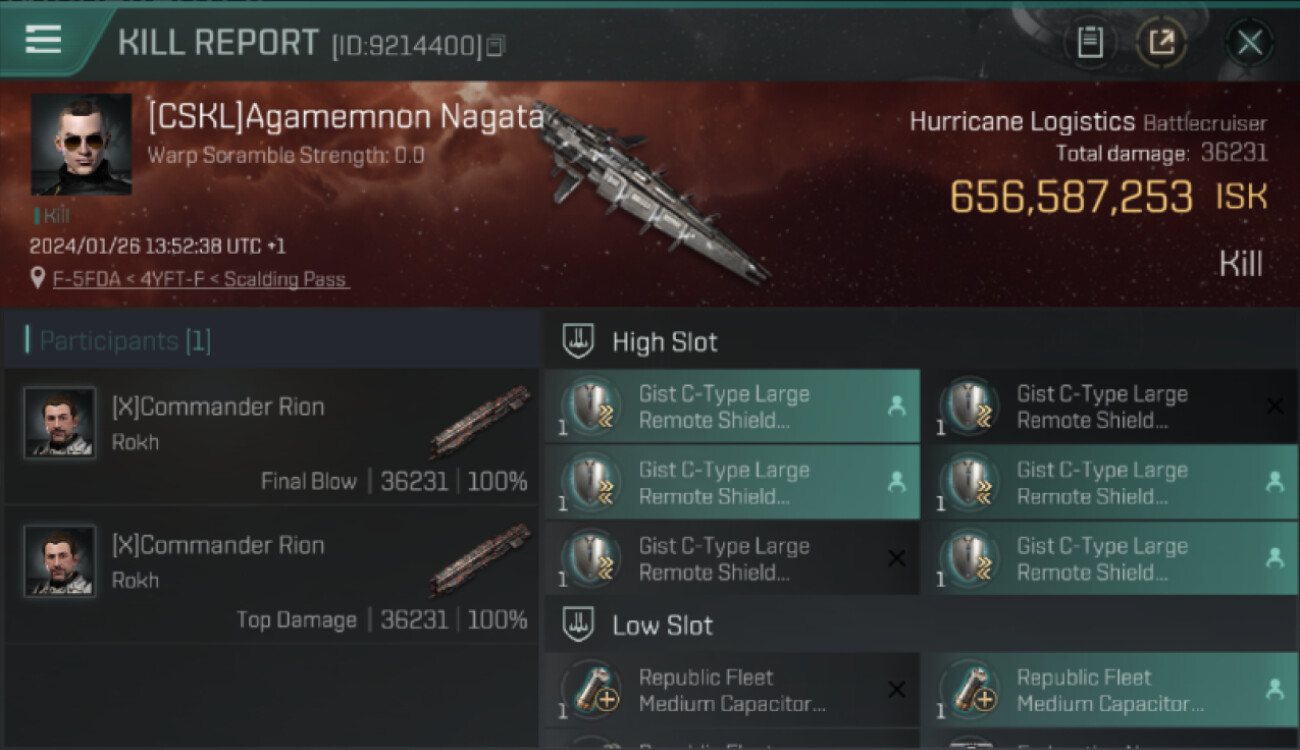Image resolution: width=1300 pixels, height=750 pixels.
Task: Expand the Low Slot section
Action: tap(662, 626)
